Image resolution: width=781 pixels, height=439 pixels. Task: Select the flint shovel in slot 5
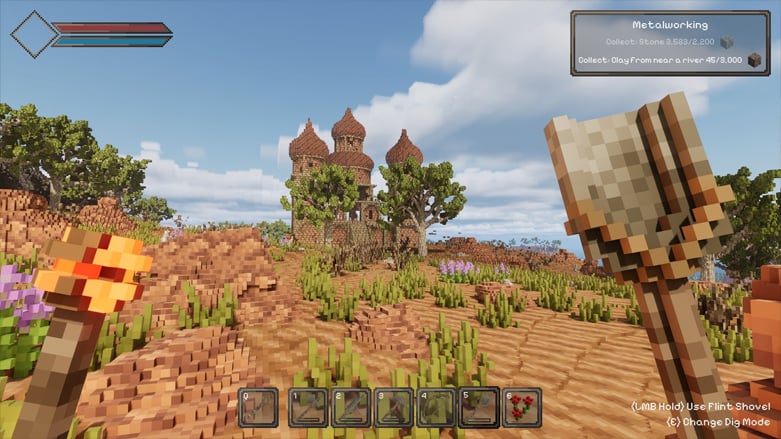[x=479, y=408]
